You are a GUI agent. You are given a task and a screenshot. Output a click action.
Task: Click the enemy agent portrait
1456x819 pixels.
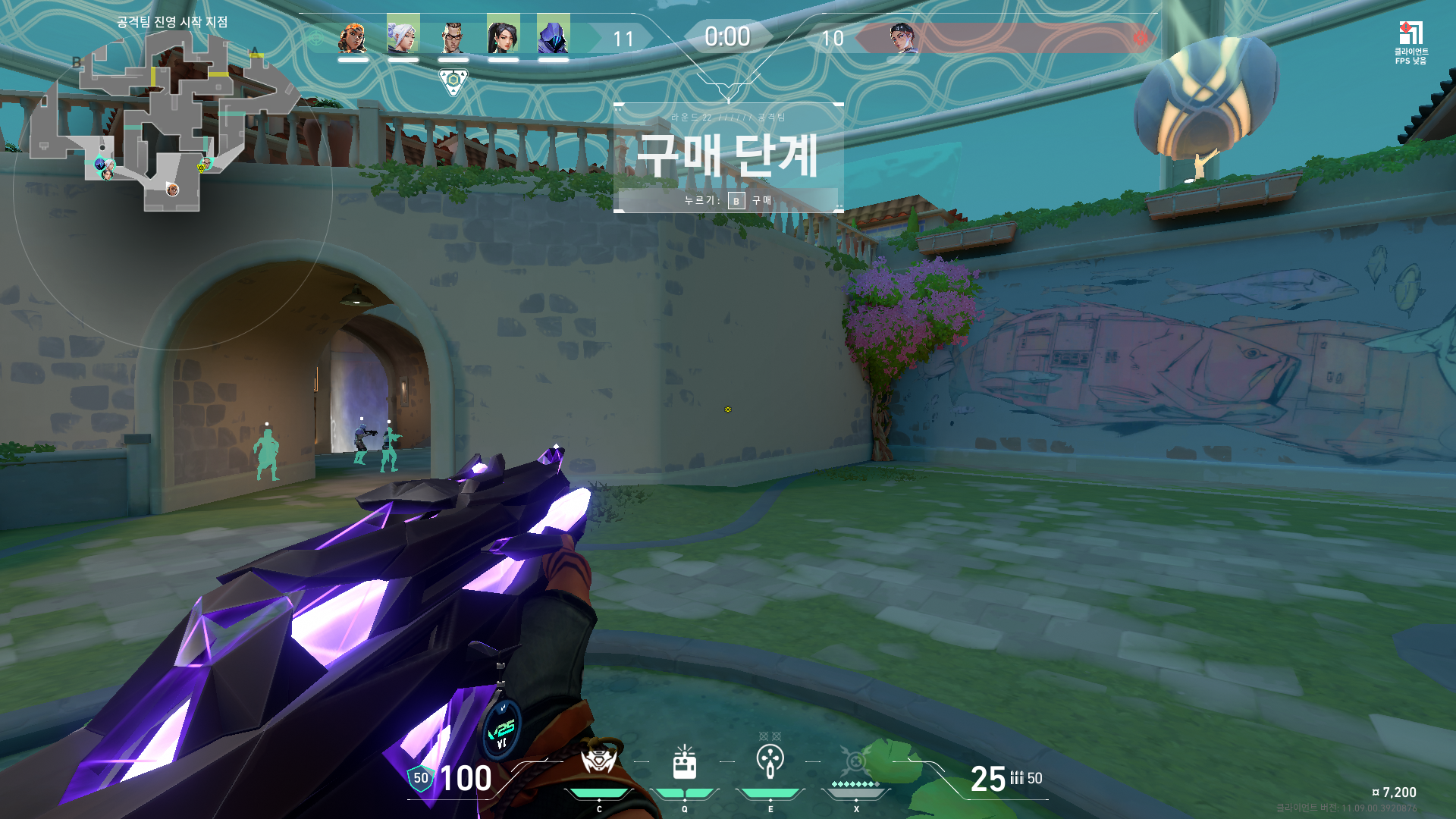(903, 38)
